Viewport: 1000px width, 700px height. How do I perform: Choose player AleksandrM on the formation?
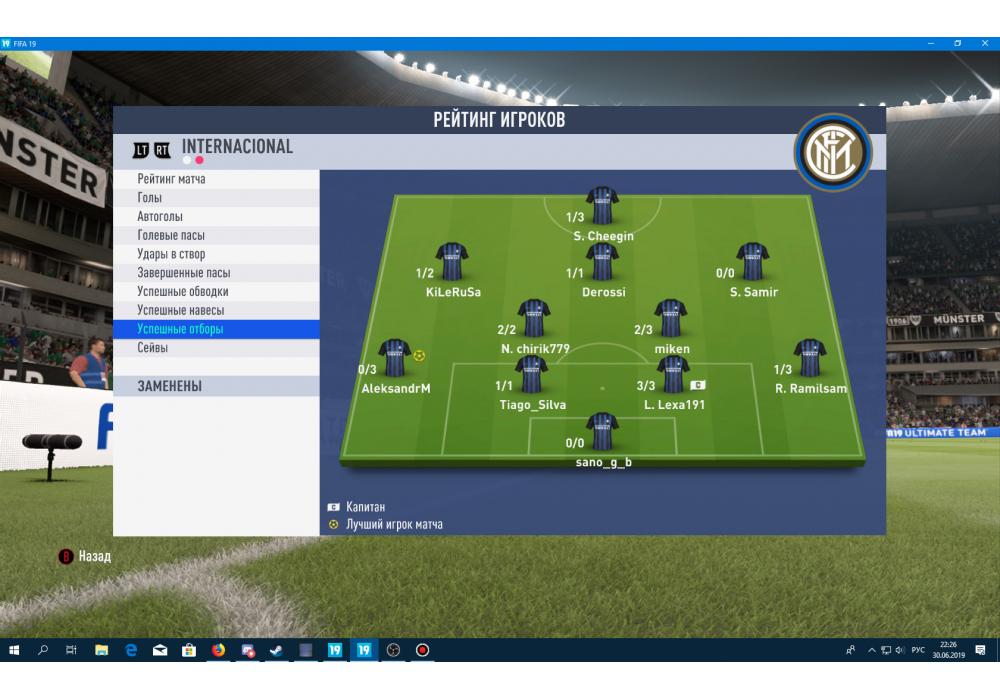tap(395, 357)
